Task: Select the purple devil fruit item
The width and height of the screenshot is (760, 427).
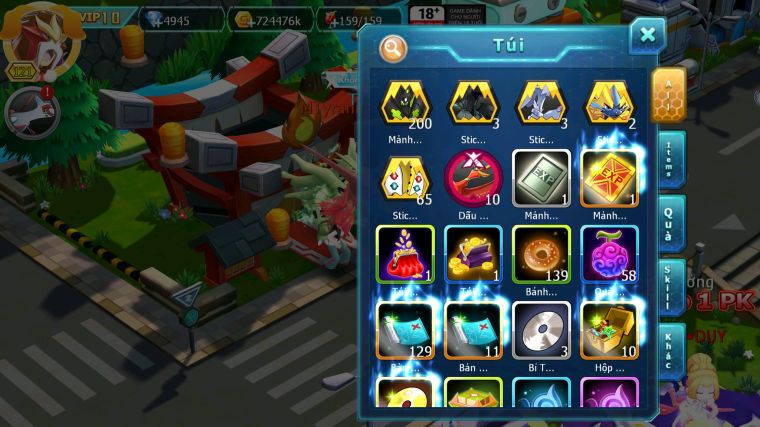Action: (609, 254)
